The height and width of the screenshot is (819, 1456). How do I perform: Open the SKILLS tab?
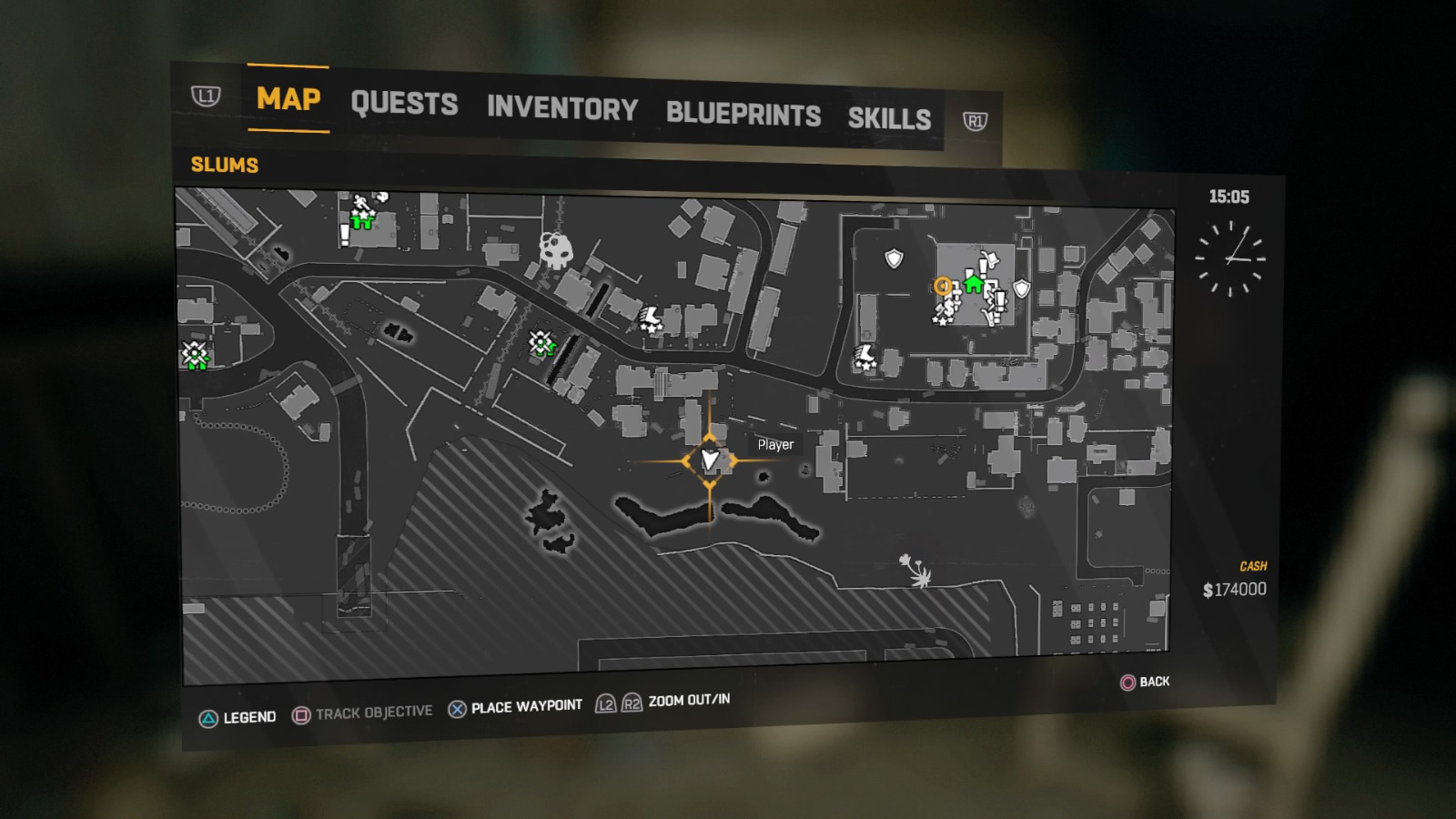click(890, 118)
